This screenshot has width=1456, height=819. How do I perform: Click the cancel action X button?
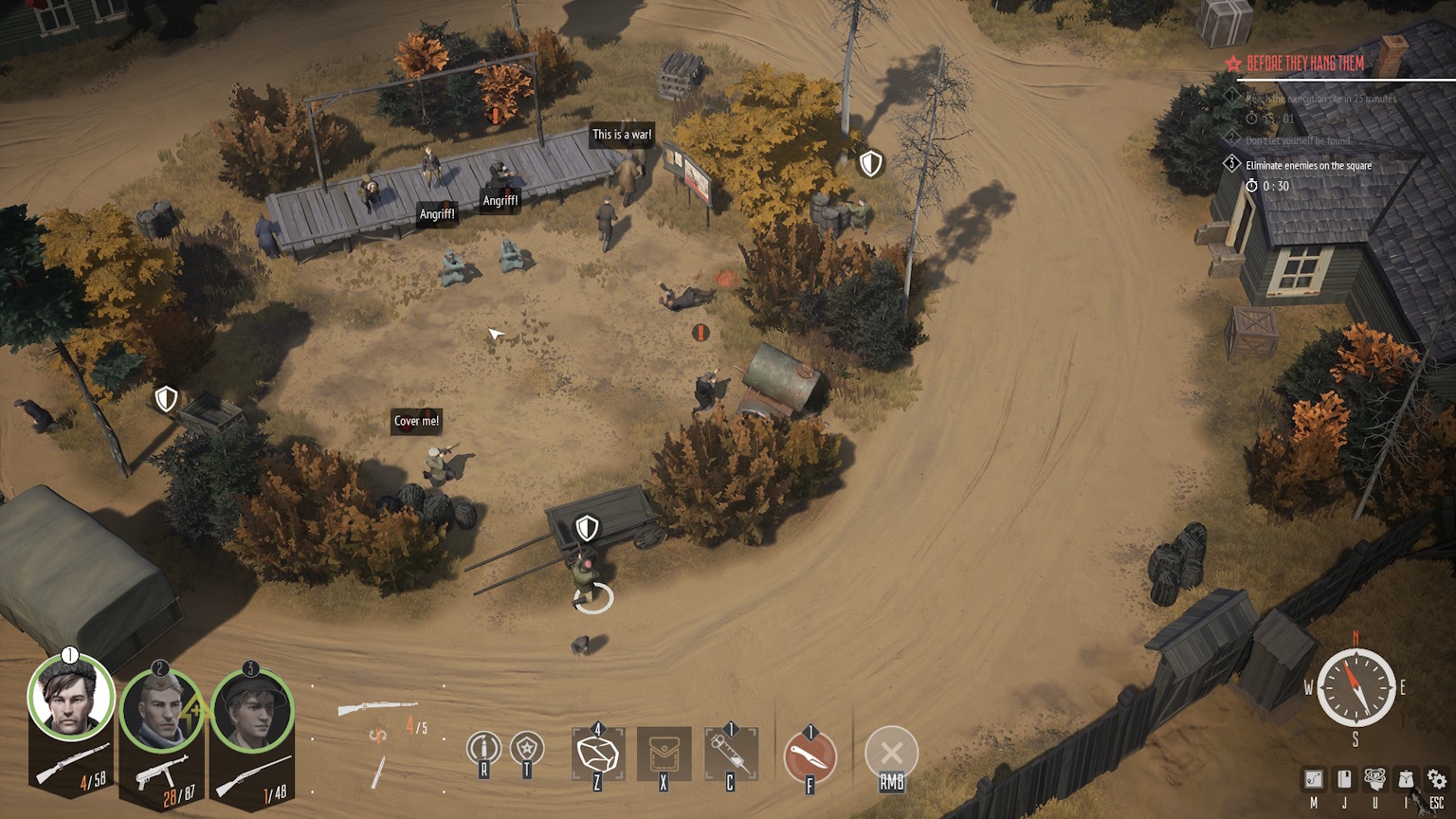point(891,753)
